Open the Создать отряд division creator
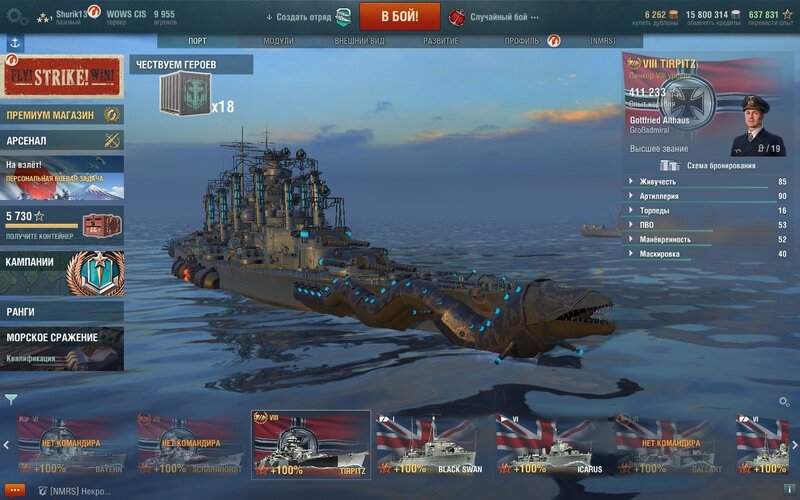Image resolution: width=800 pixels, height=500 pixels. [300, 17]
